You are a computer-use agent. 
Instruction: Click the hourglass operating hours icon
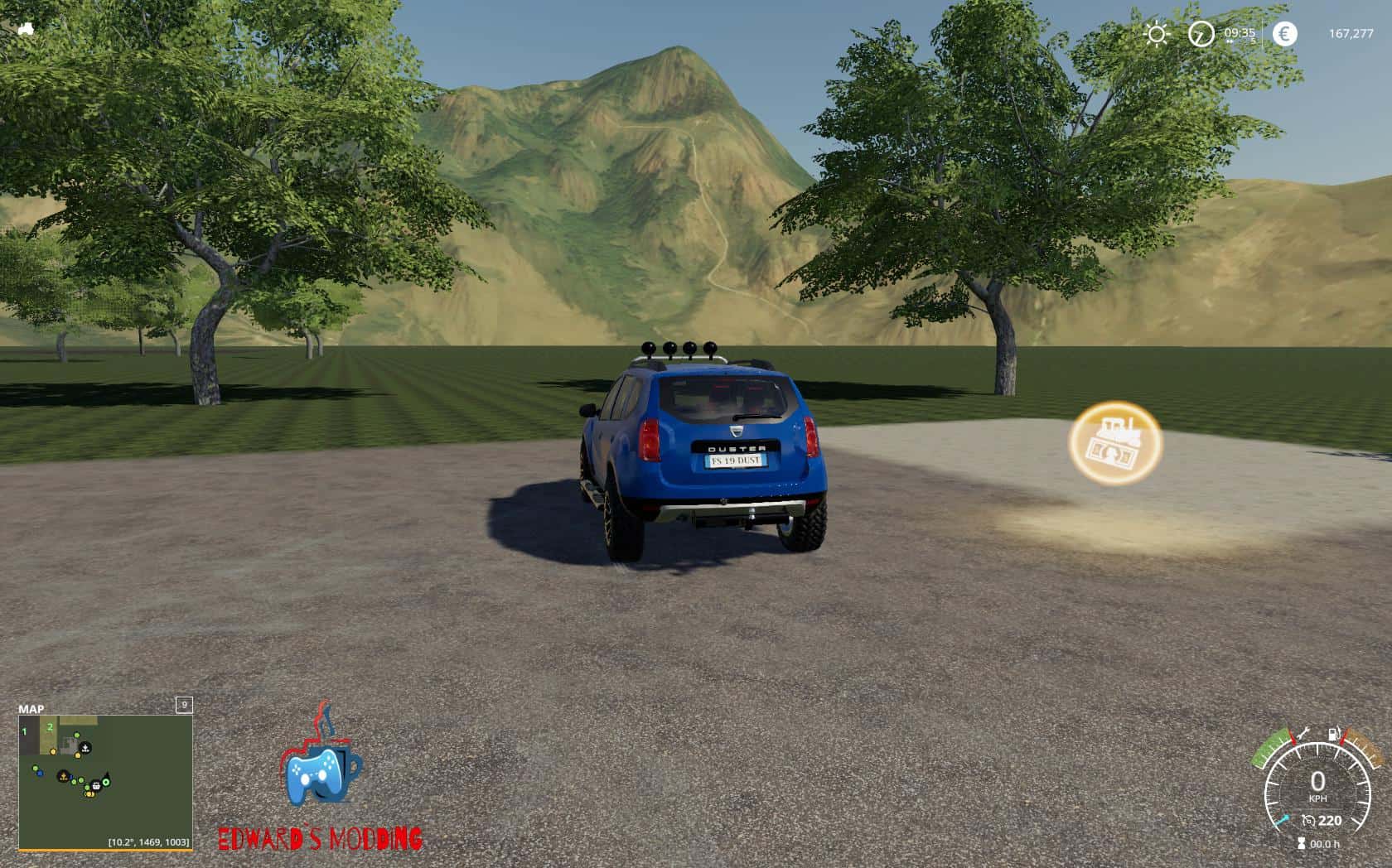1301,842
